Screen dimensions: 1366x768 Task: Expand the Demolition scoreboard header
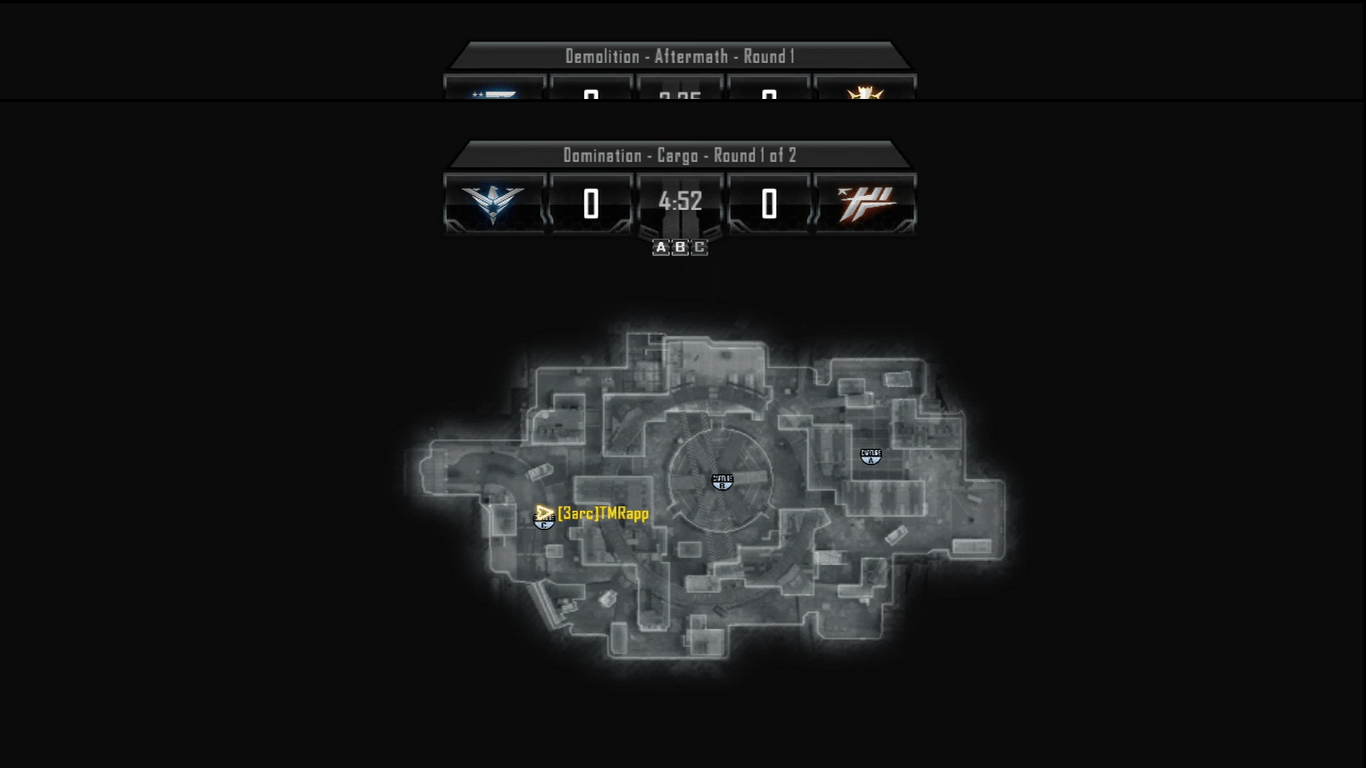pyautogui.click(x=679, y=57)
